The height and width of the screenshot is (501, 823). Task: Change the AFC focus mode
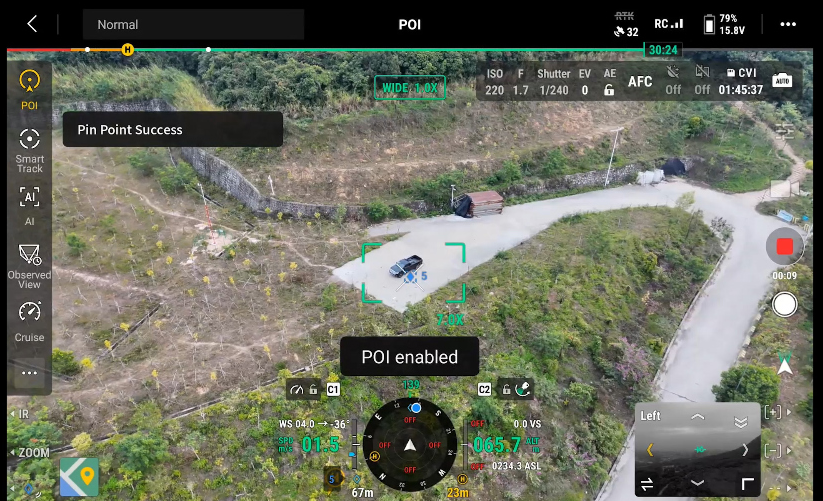(640, 82)
